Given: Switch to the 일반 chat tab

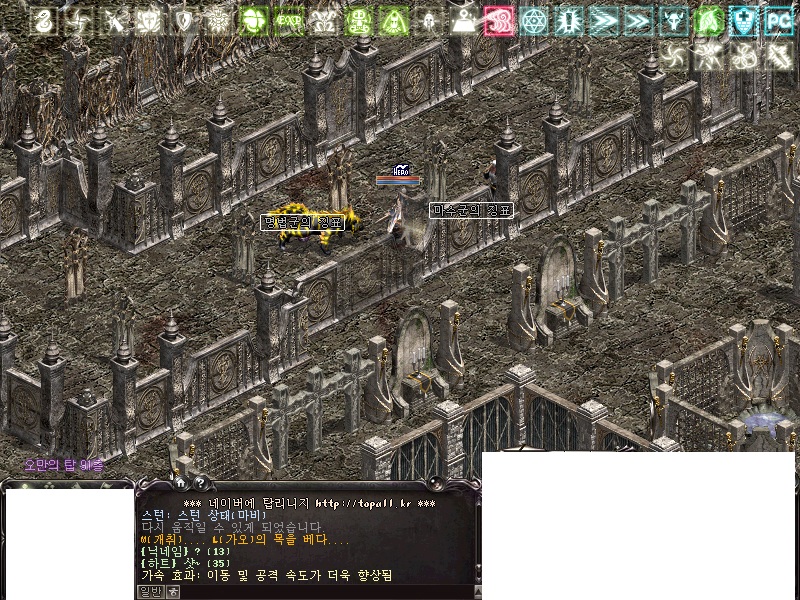Looking at the screenshot, I should click(x=149, y=592).
